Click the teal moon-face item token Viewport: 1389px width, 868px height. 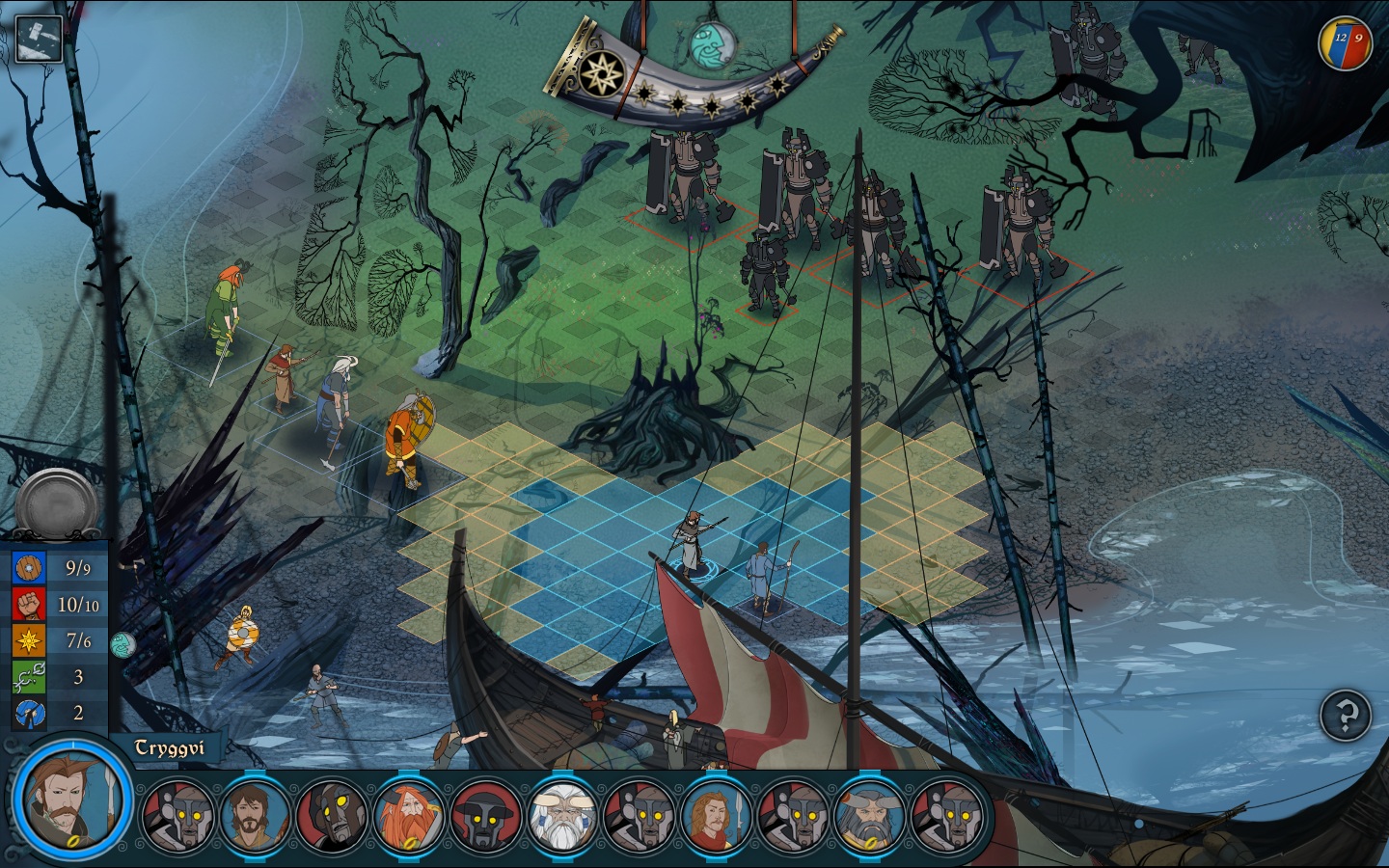122,644
